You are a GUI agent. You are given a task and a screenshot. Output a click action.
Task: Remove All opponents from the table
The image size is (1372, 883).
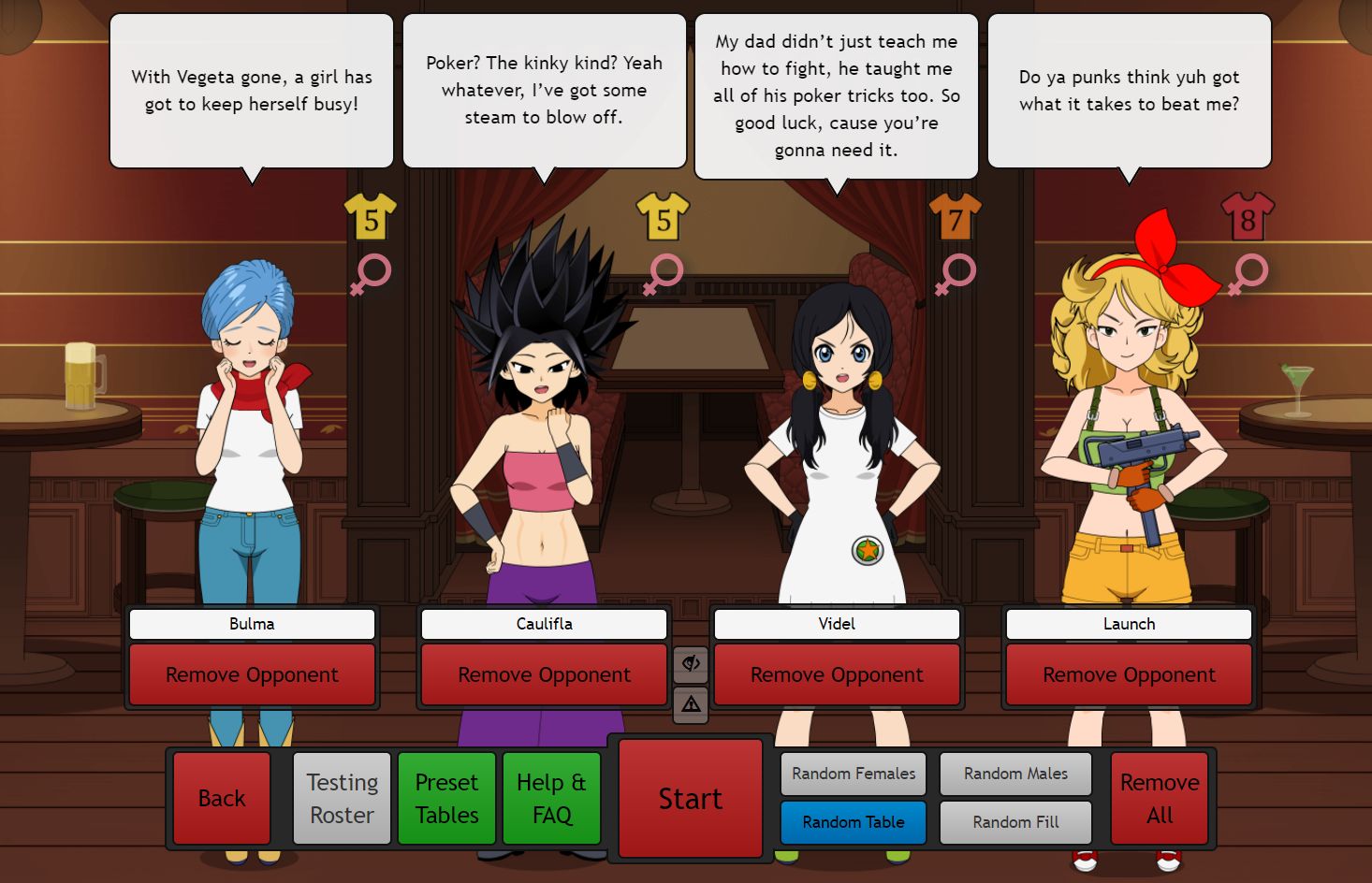[x=1160, y=798]
